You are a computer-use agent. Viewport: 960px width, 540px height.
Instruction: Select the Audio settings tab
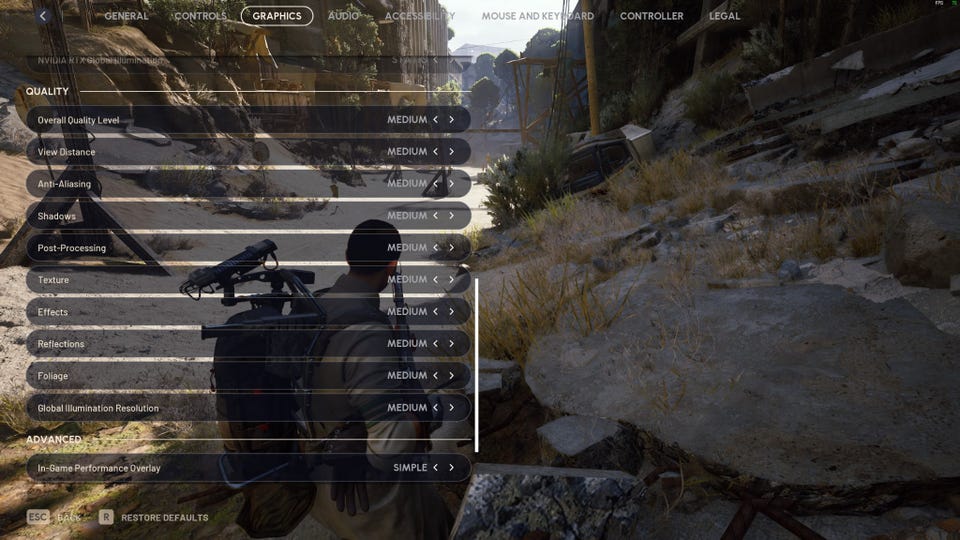[x=344, y=16]
